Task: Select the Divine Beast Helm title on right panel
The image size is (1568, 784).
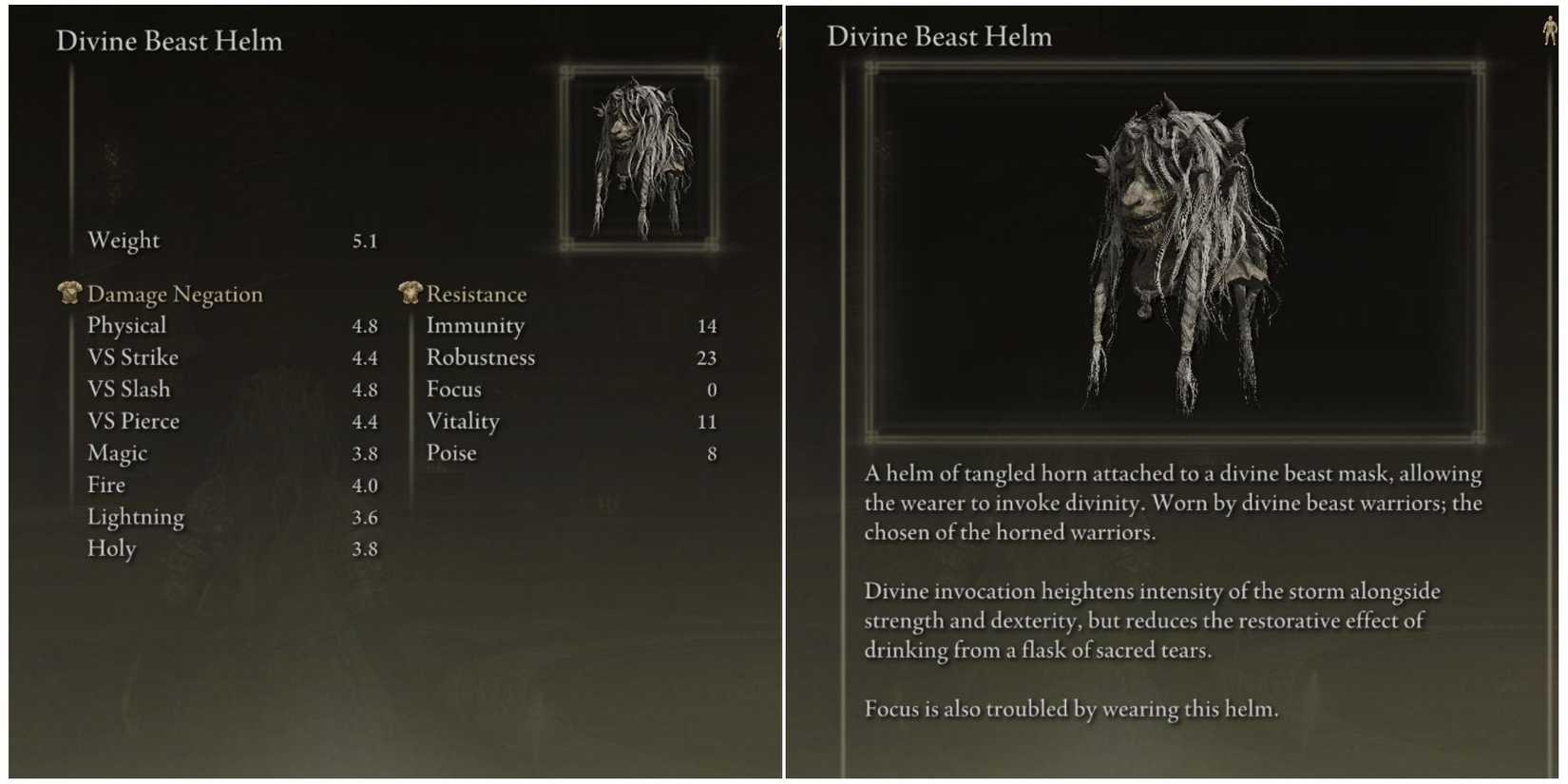Action: coord(940,37)
